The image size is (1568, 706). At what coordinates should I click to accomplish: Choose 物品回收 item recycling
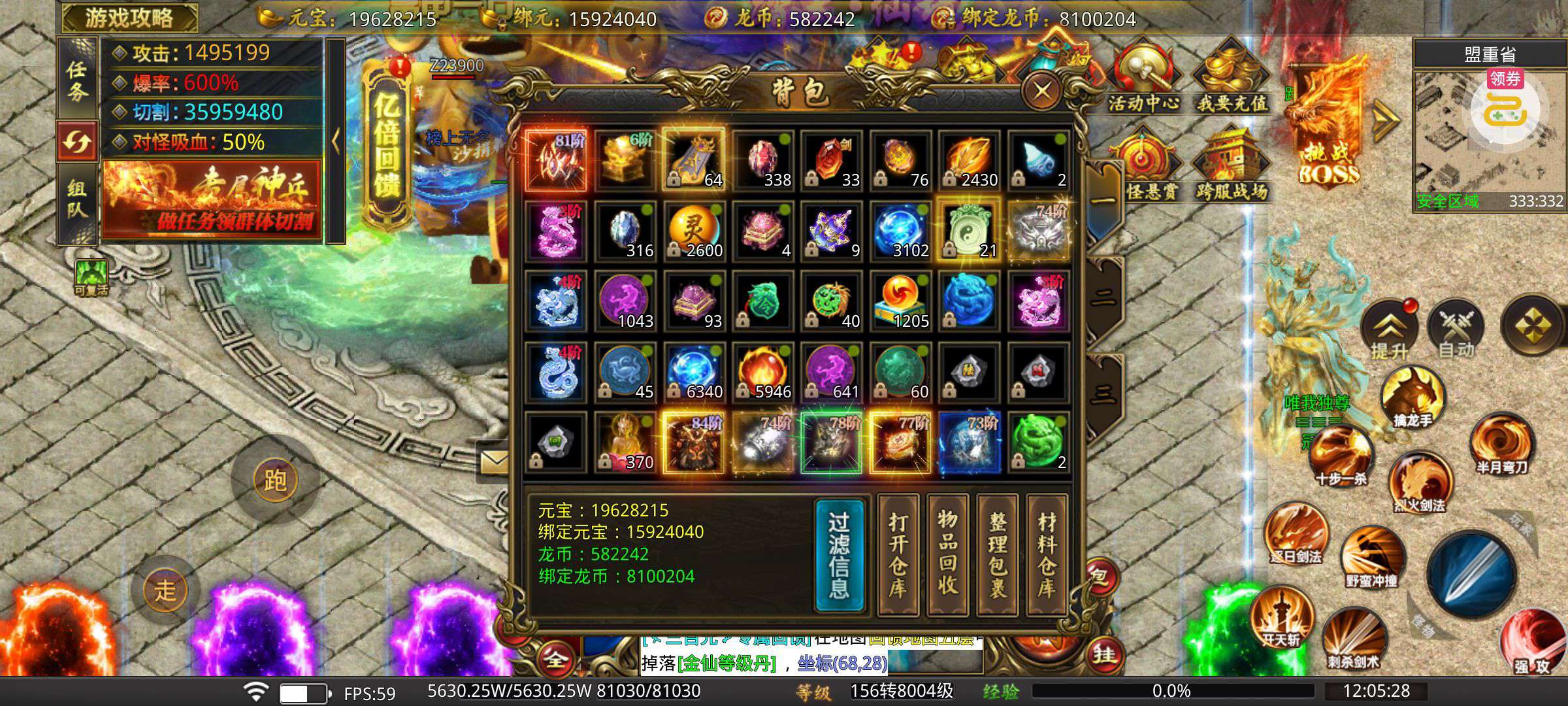947,555
